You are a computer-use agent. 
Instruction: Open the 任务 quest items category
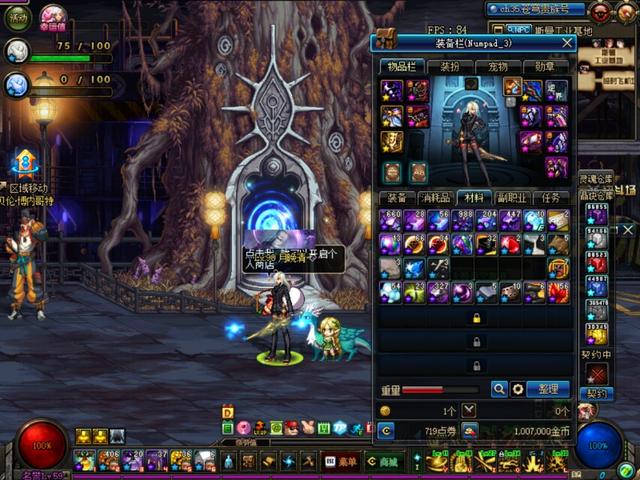click(x=551, y=197)
